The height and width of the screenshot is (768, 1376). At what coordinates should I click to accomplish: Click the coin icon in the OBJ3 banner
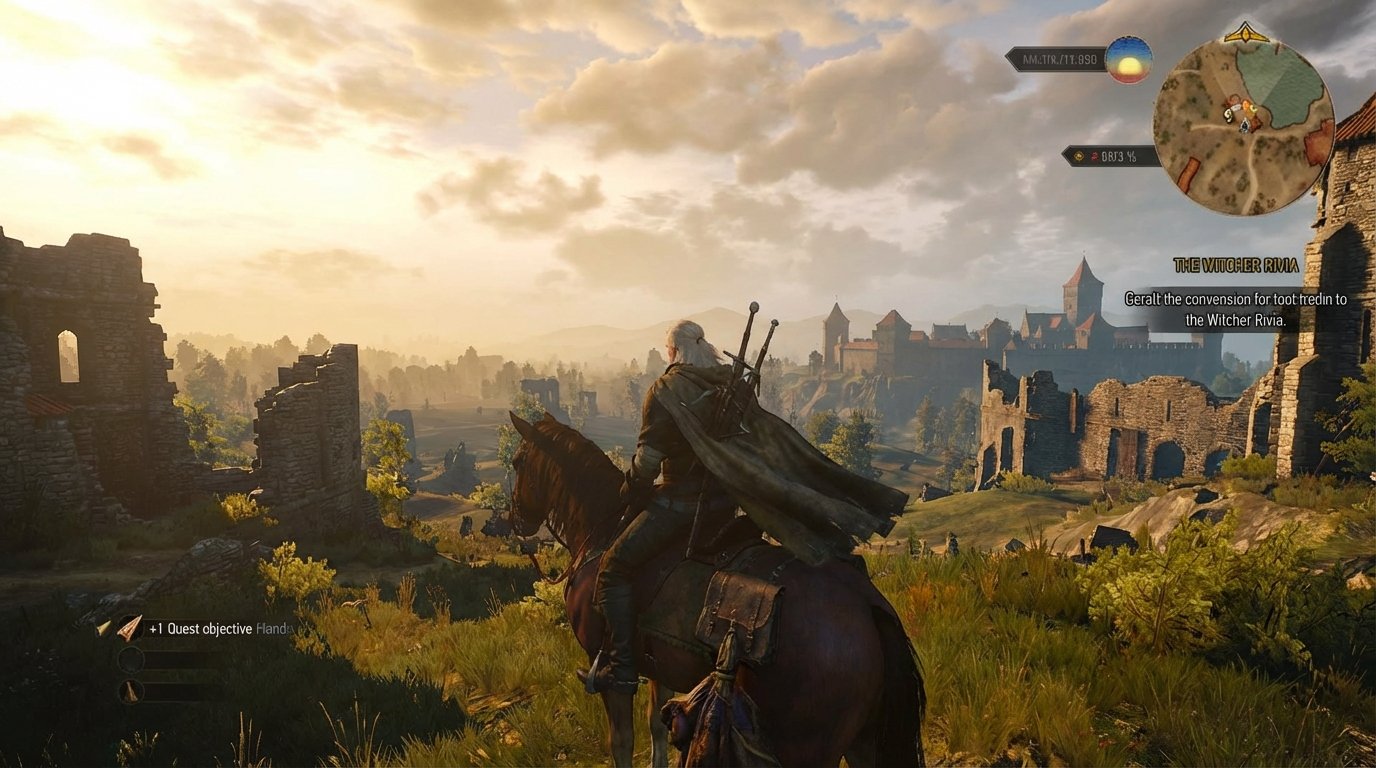pyautogui.click(x=1078, y=155)
